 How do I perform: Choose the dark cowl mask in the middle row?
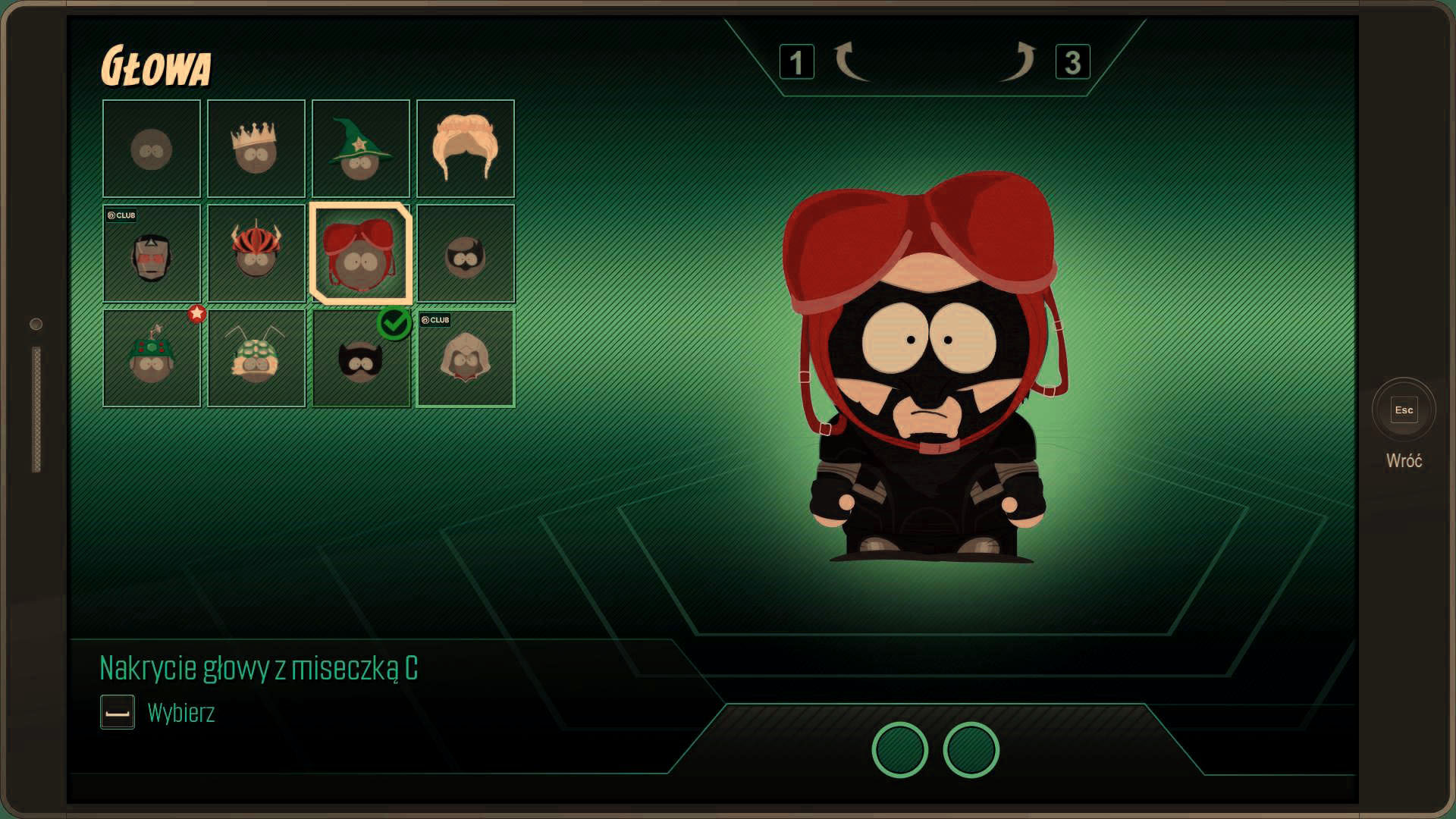[x=466, y=253]
